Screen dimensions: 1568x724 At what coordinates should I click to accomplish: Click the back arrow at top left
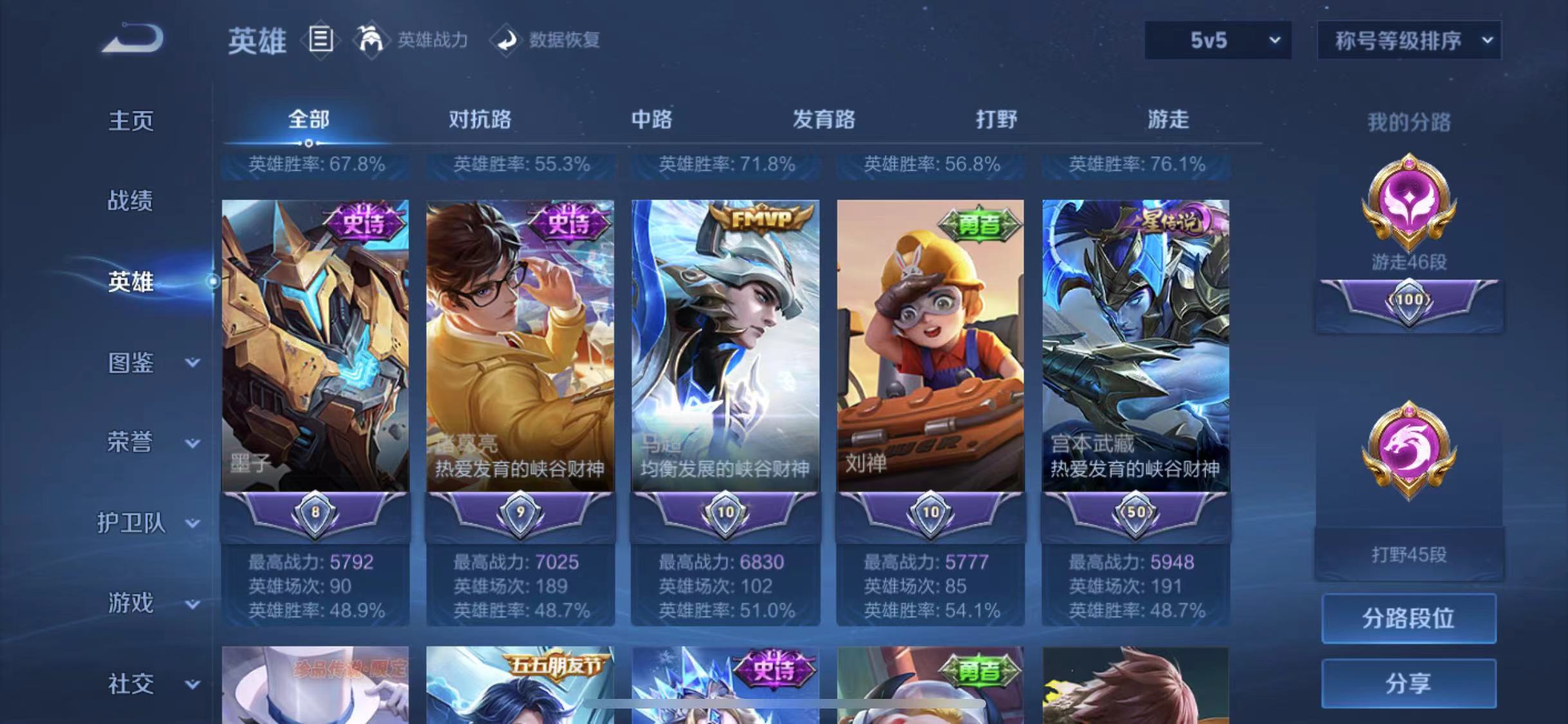pos(134,40)
